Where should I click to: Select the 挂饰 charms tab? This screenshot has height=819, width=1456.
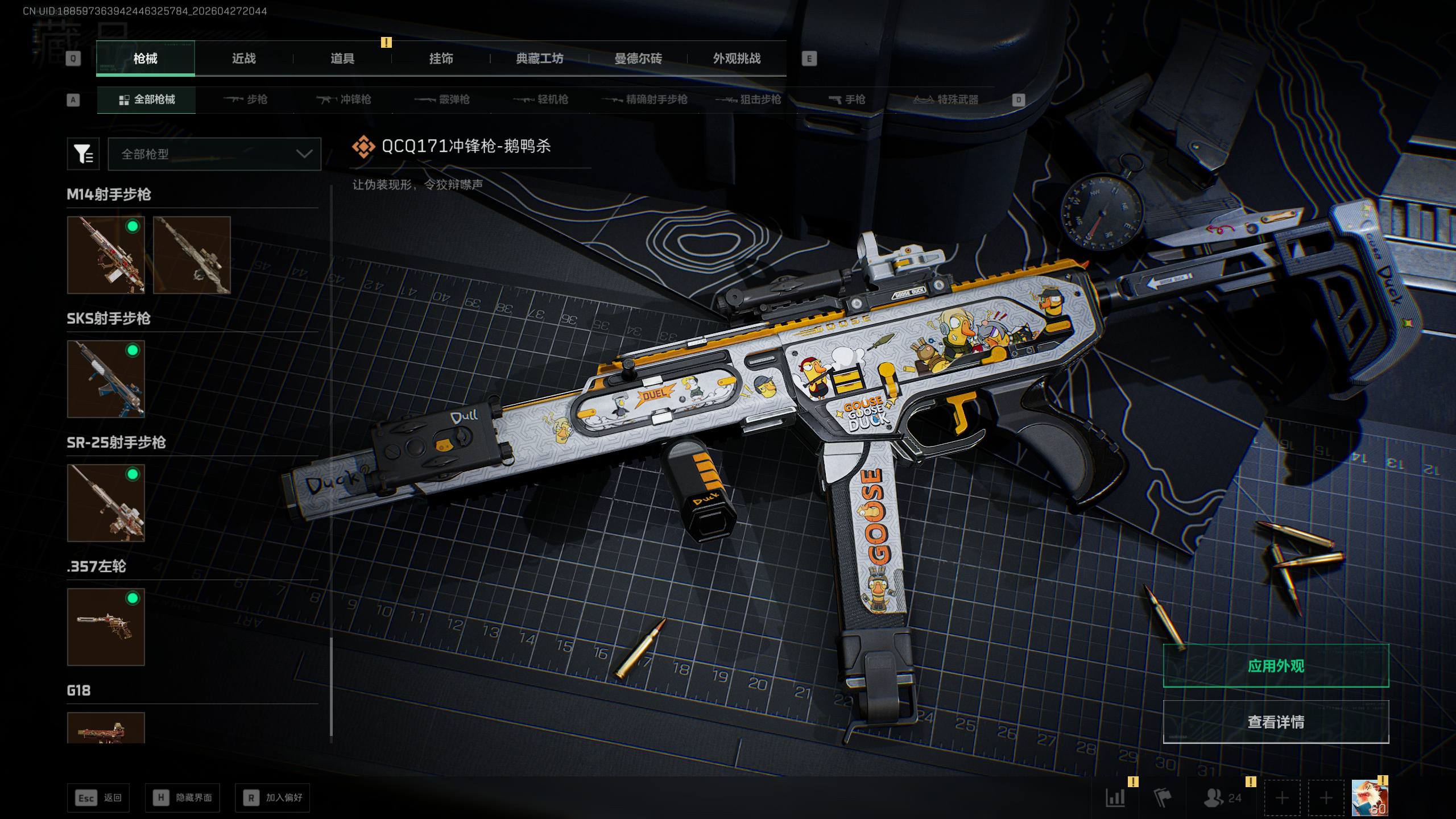coord(441,59)
